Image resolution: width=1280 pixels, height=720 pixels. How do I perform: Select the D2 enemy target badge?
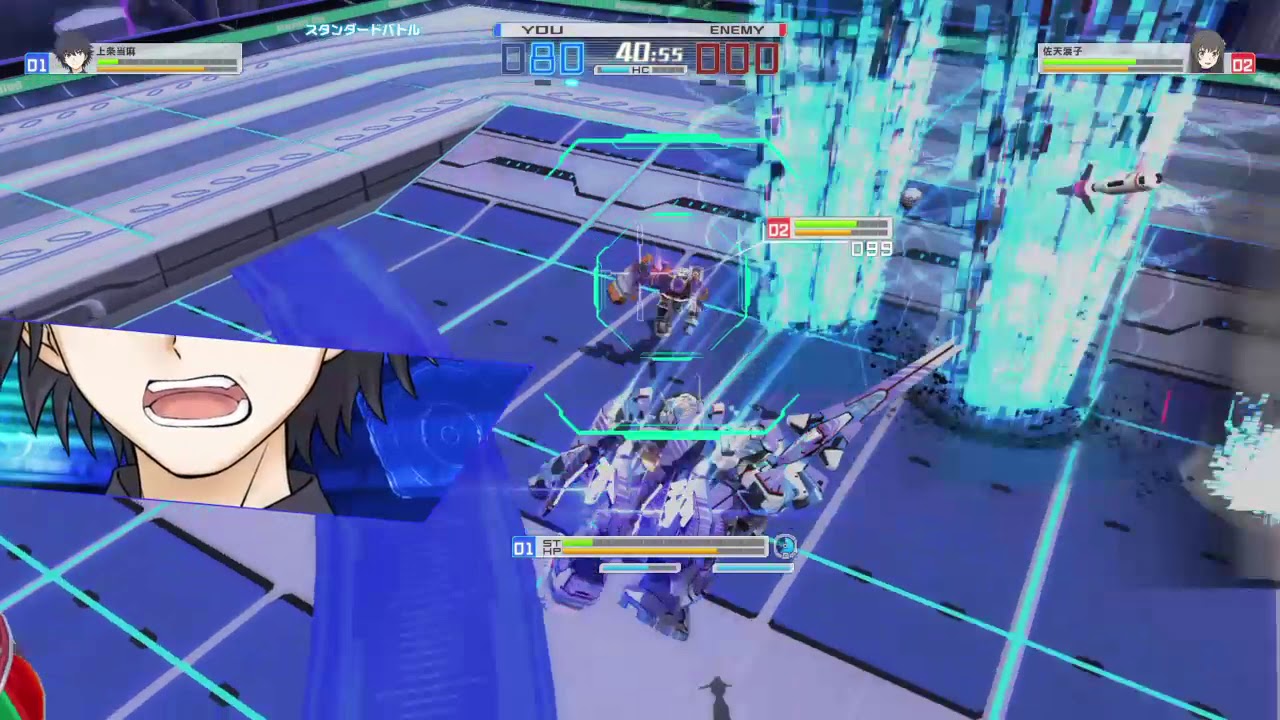coord(781,228)
